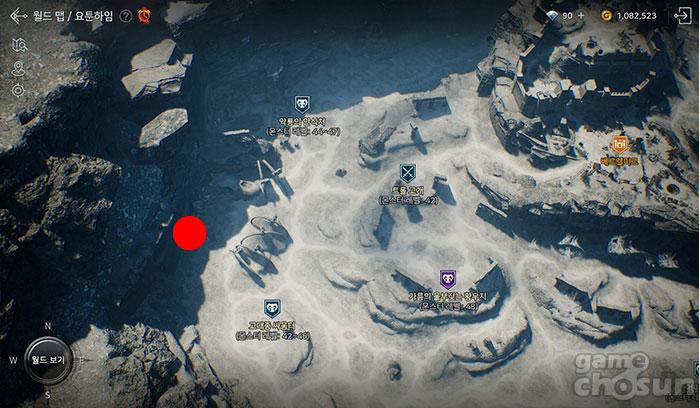Image resolution: width=700 pixels, height=408 pixels.
Task: Select the 악룡의 안식처 map marker
Action: pos(302,103)
